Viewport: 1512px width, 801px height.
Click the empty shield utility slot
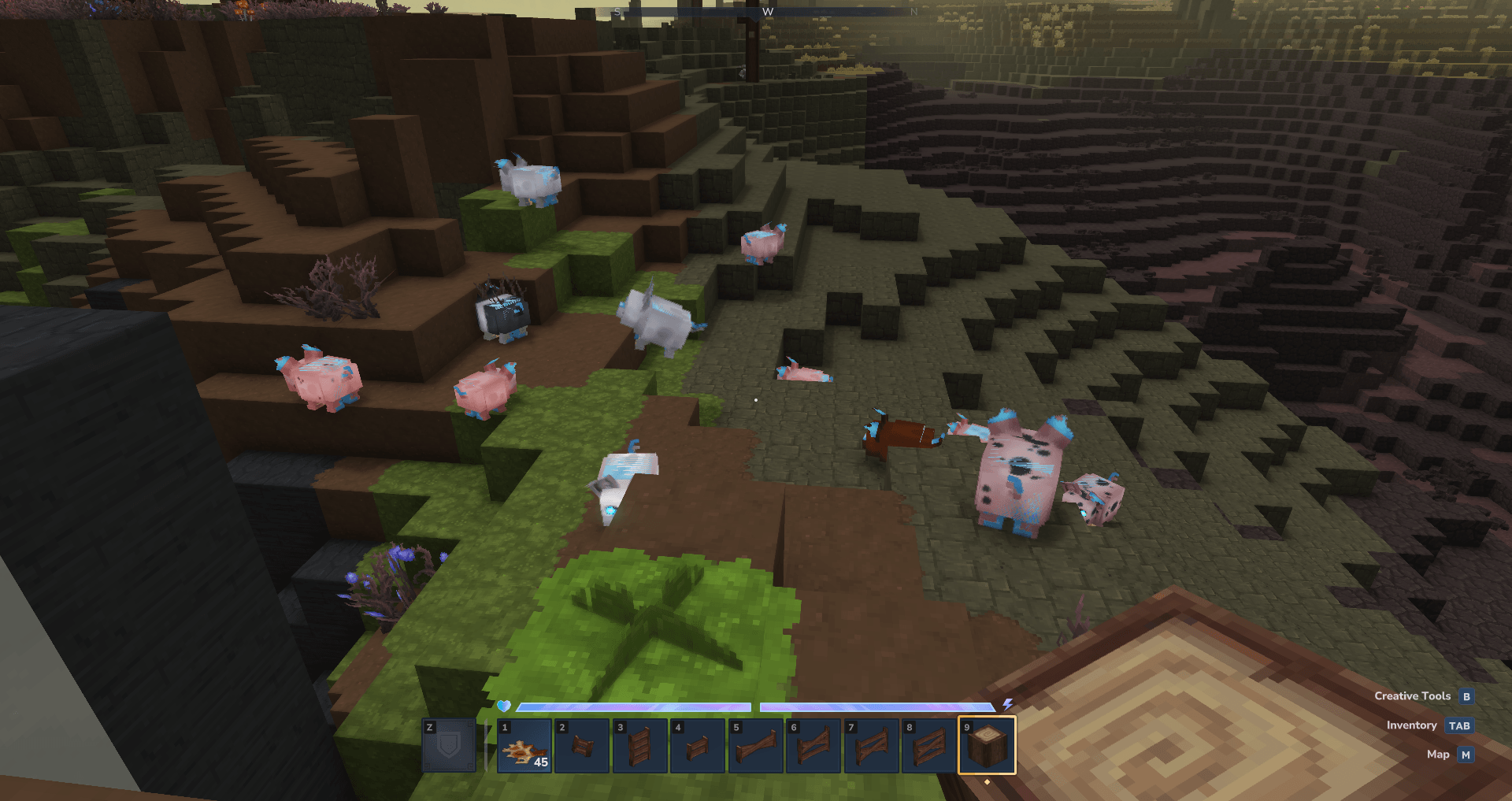[449, 746]
